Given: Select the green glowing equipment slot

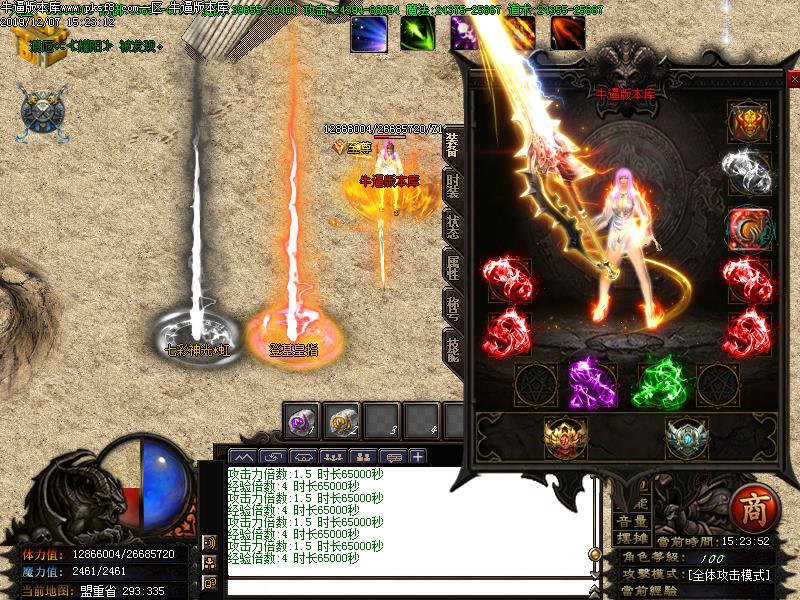Looking at the screenshot, I should click(656, 382).
